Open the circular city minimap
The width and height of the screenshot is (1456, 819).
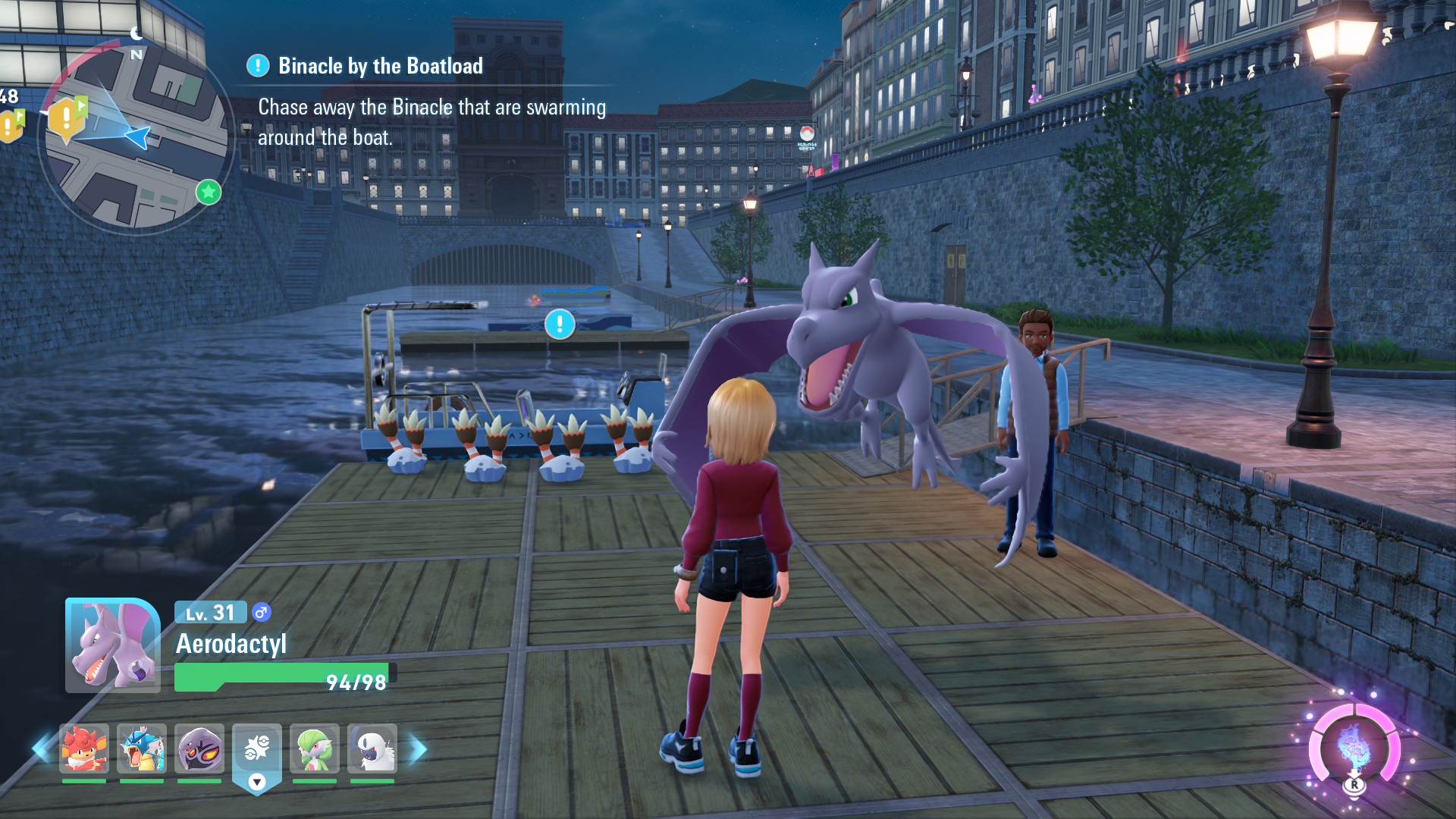pos(136,136)
